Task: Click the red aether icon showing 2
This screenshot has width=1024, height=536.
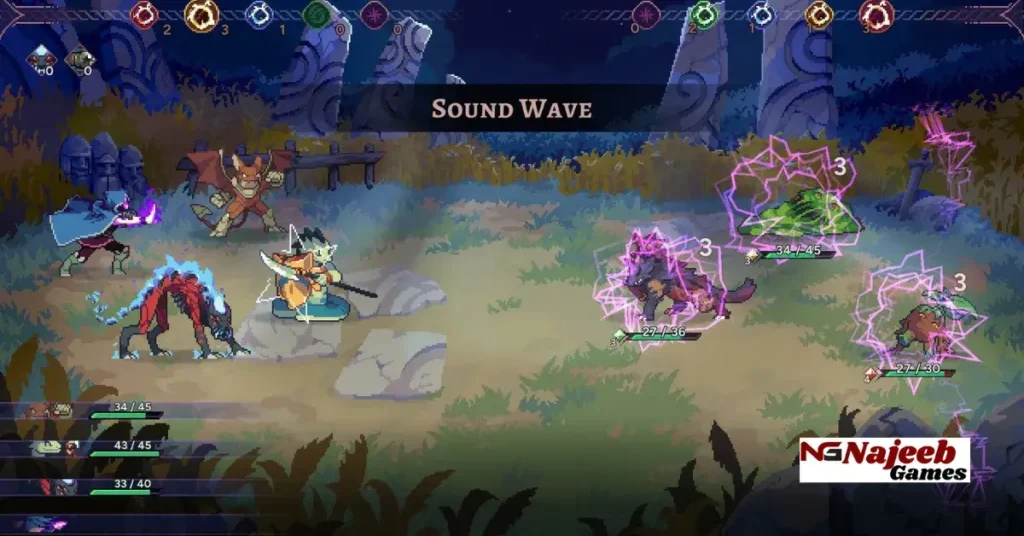Action: [x=146, y=14]
